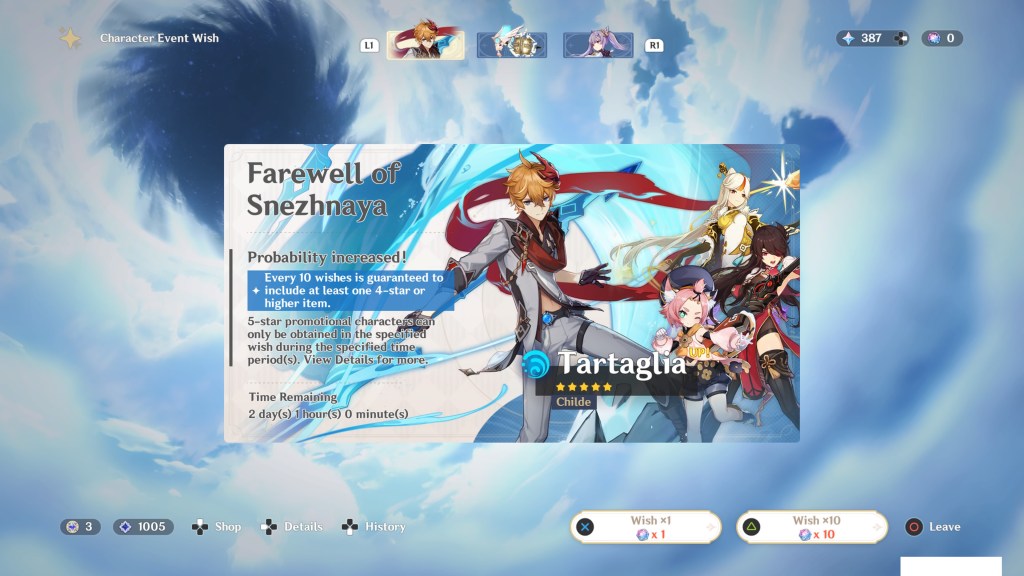The width and height of the screenshot is (1024, 576).
Task: Open the wish History
Action: point(373,527)
